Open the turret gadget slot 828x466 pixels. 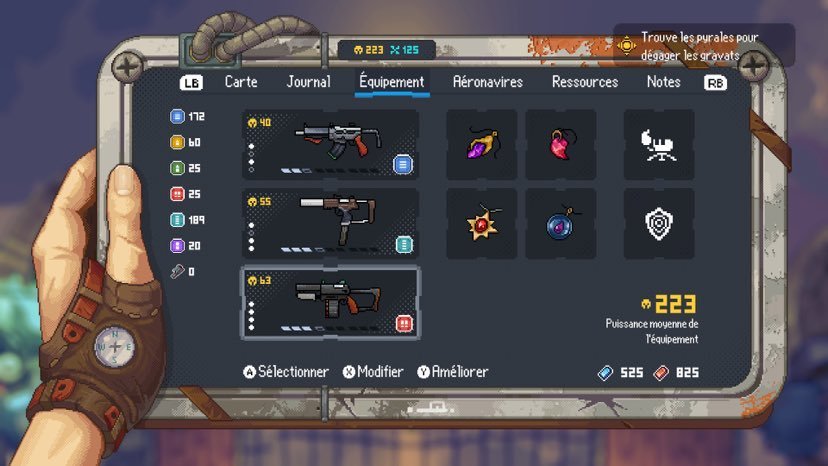[x=658, y=145]
